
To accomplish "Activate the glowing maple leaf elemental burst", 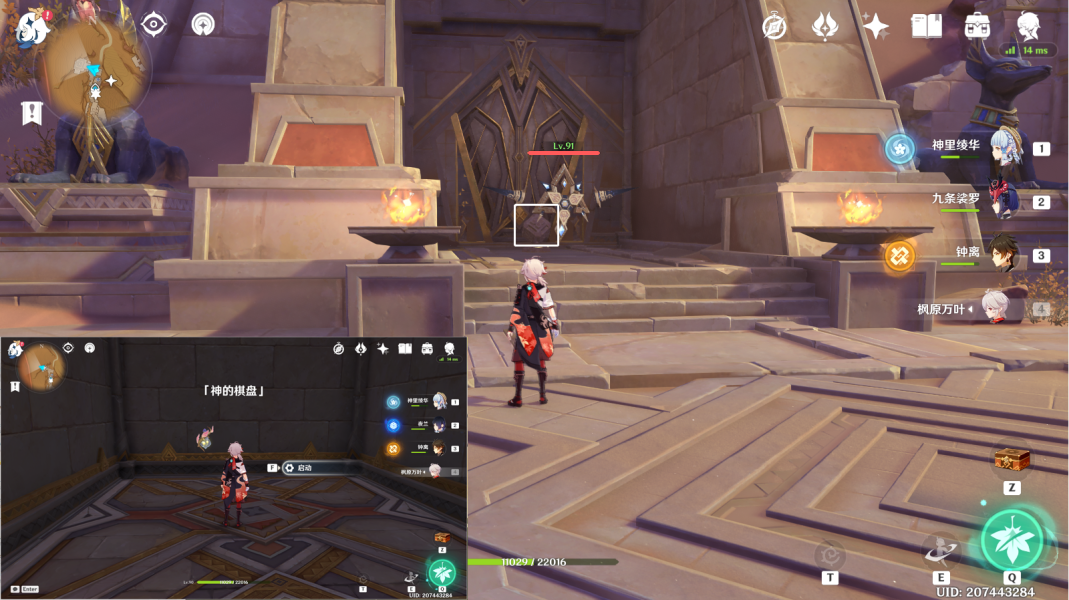I will (1012, 541).
